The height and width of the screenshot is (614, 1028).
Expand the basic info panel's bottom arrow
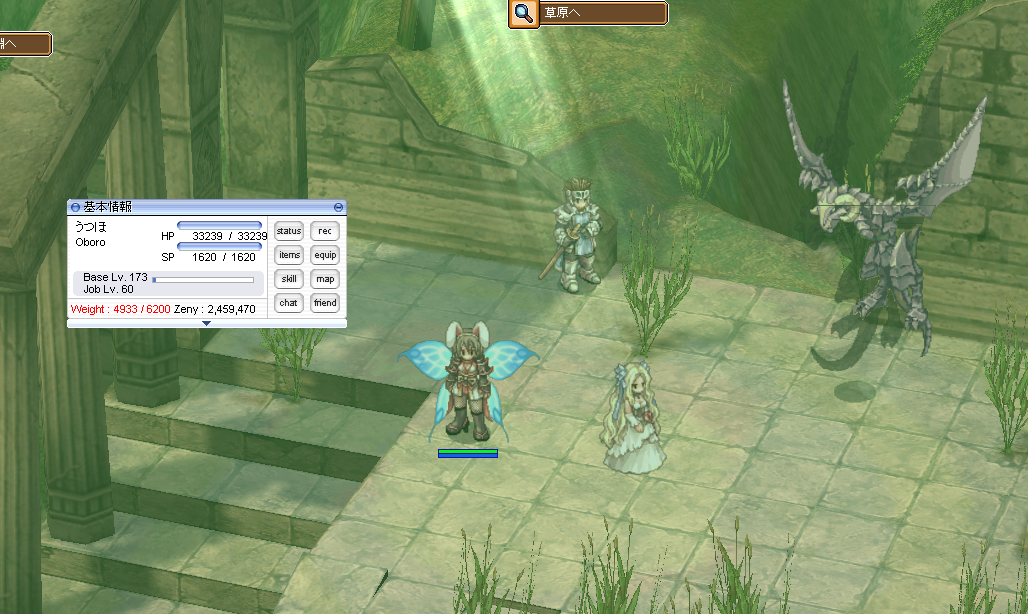pos(206,324)
